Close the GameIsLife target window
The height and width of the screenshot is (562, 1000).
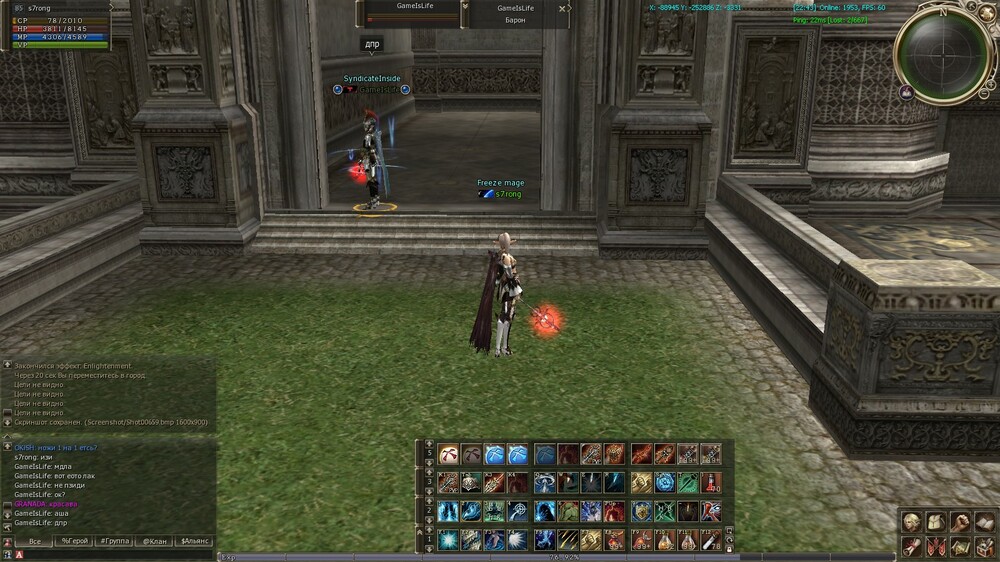coord(562,8)
